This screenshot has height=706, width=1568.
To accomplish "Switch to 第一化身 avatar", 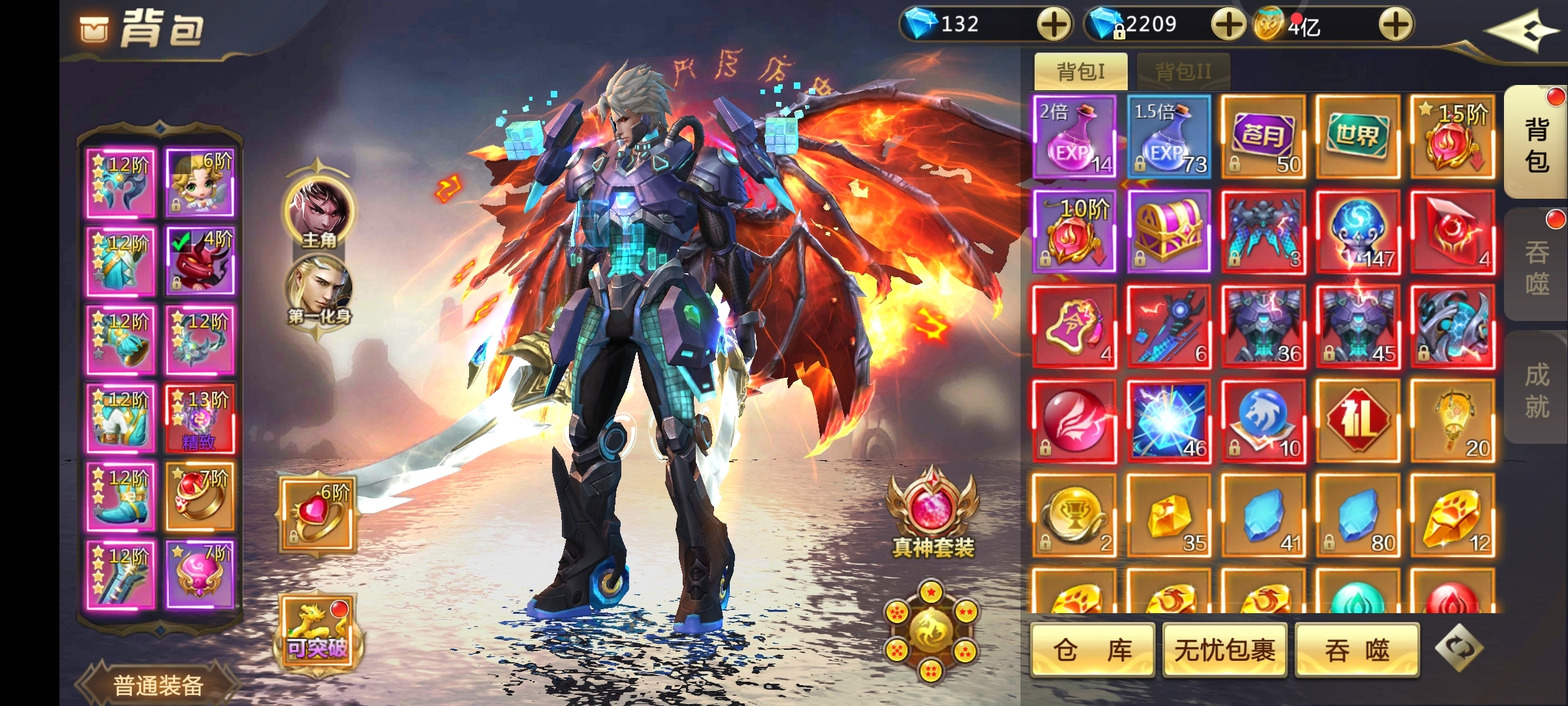I will pos(319,292).
